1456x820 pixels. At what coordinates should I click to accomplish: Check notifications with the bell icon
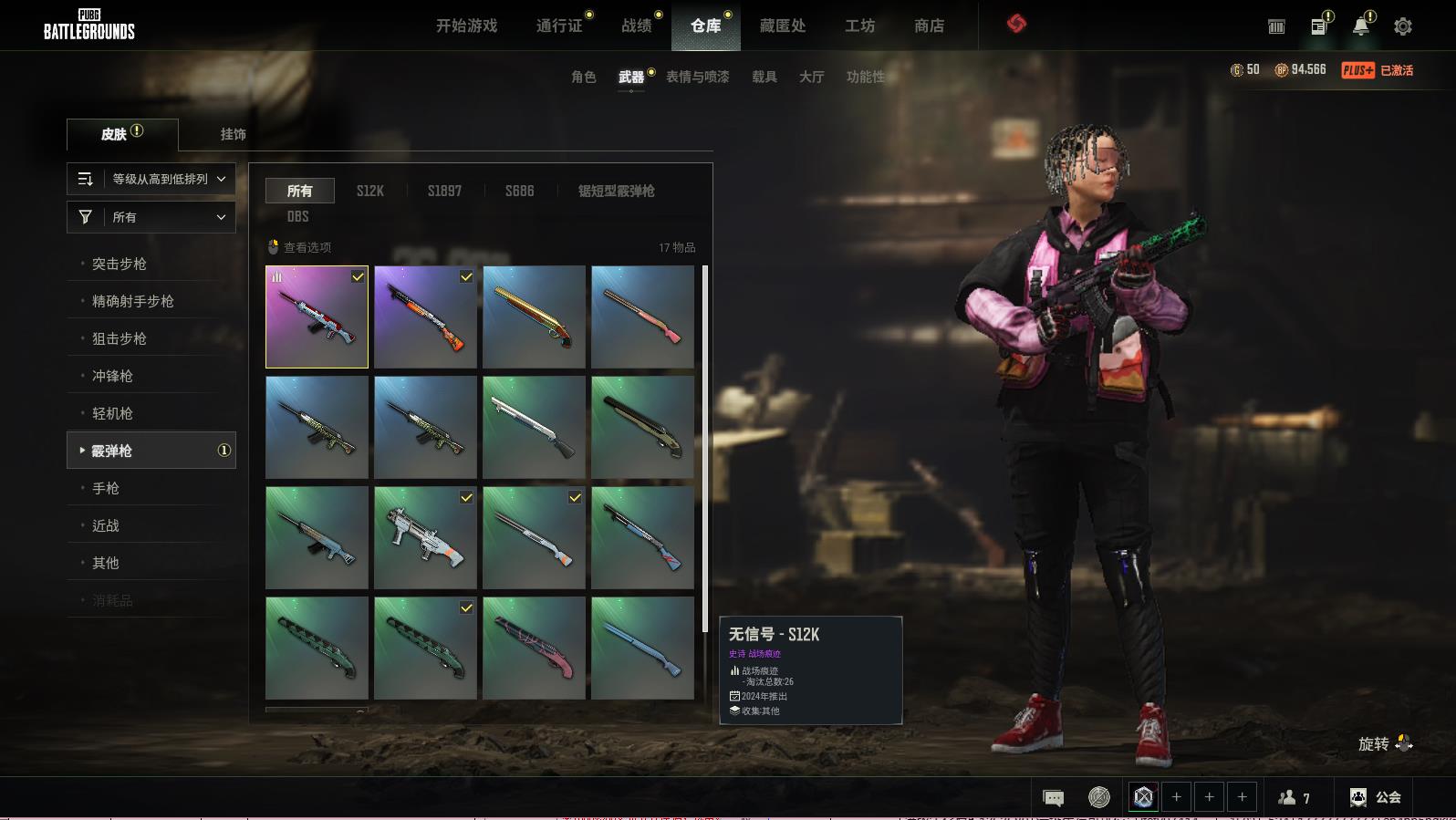coord(1360,26)
